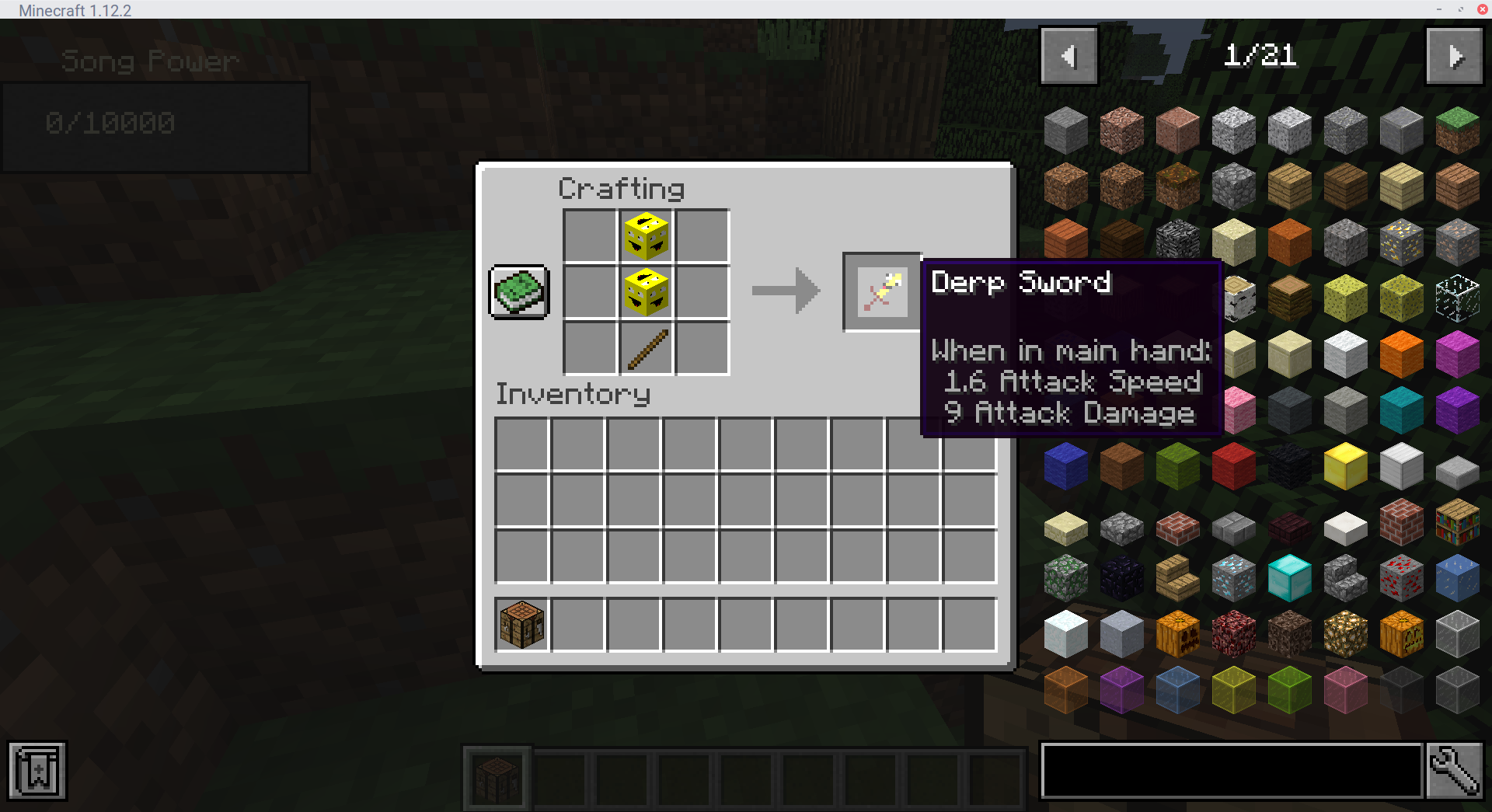1492x812 pixels.
Task: Open JEI settings with the wrench icon
Action: (1456, 771)
